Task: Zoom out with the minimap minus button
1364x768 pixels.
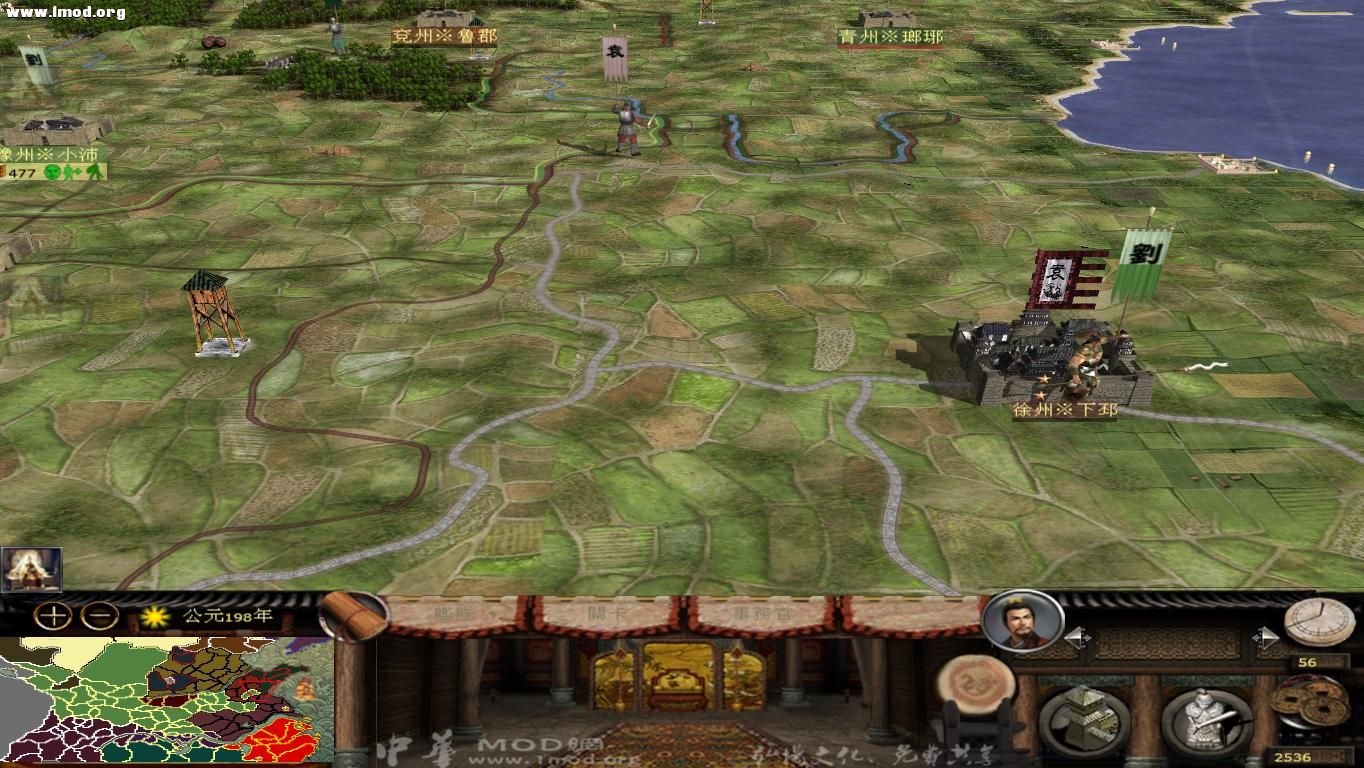Action: point(99,617)
